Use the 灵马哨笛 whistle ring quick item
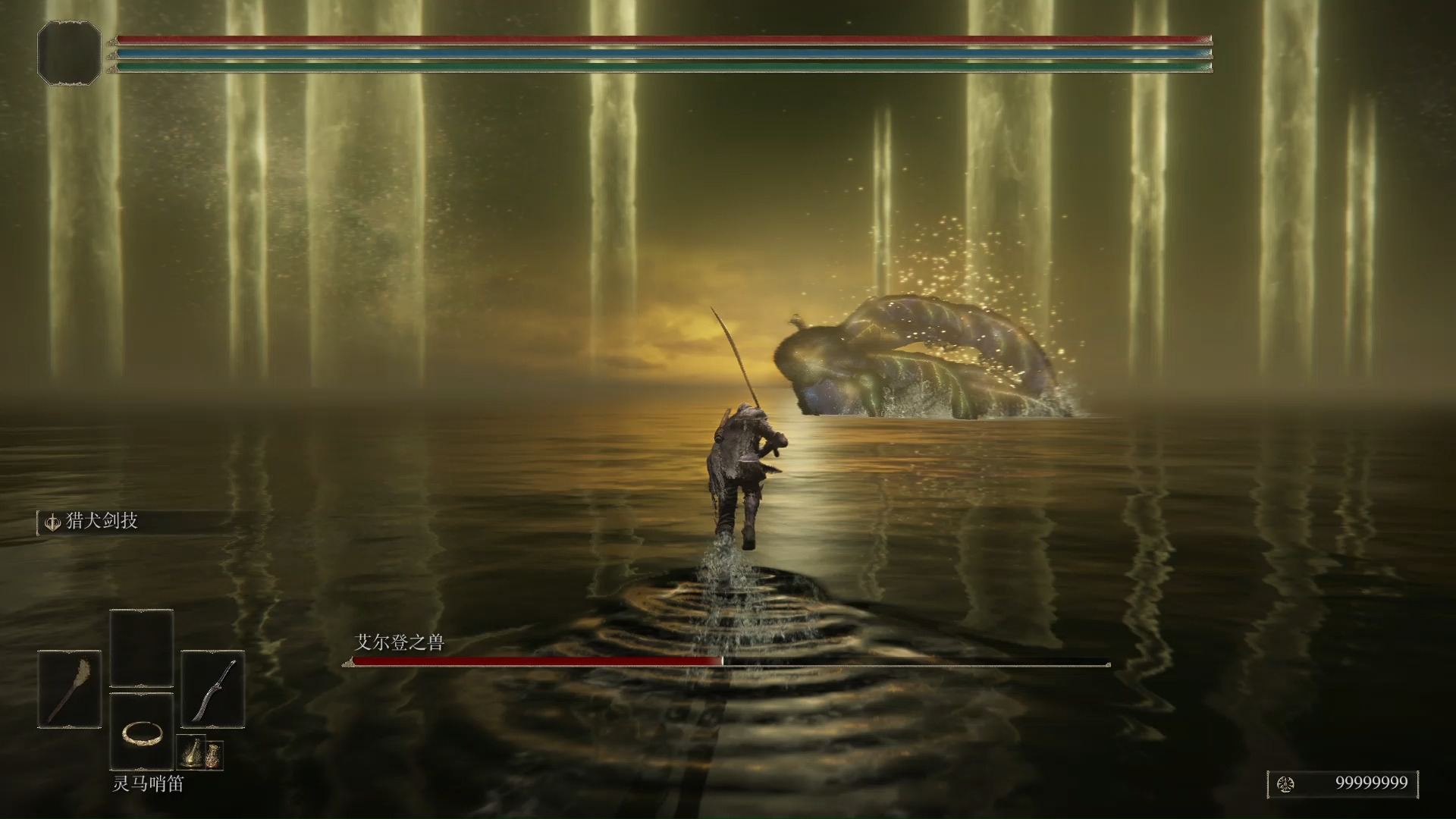This screenshot has width=1456, height=819. click(142, 732)
